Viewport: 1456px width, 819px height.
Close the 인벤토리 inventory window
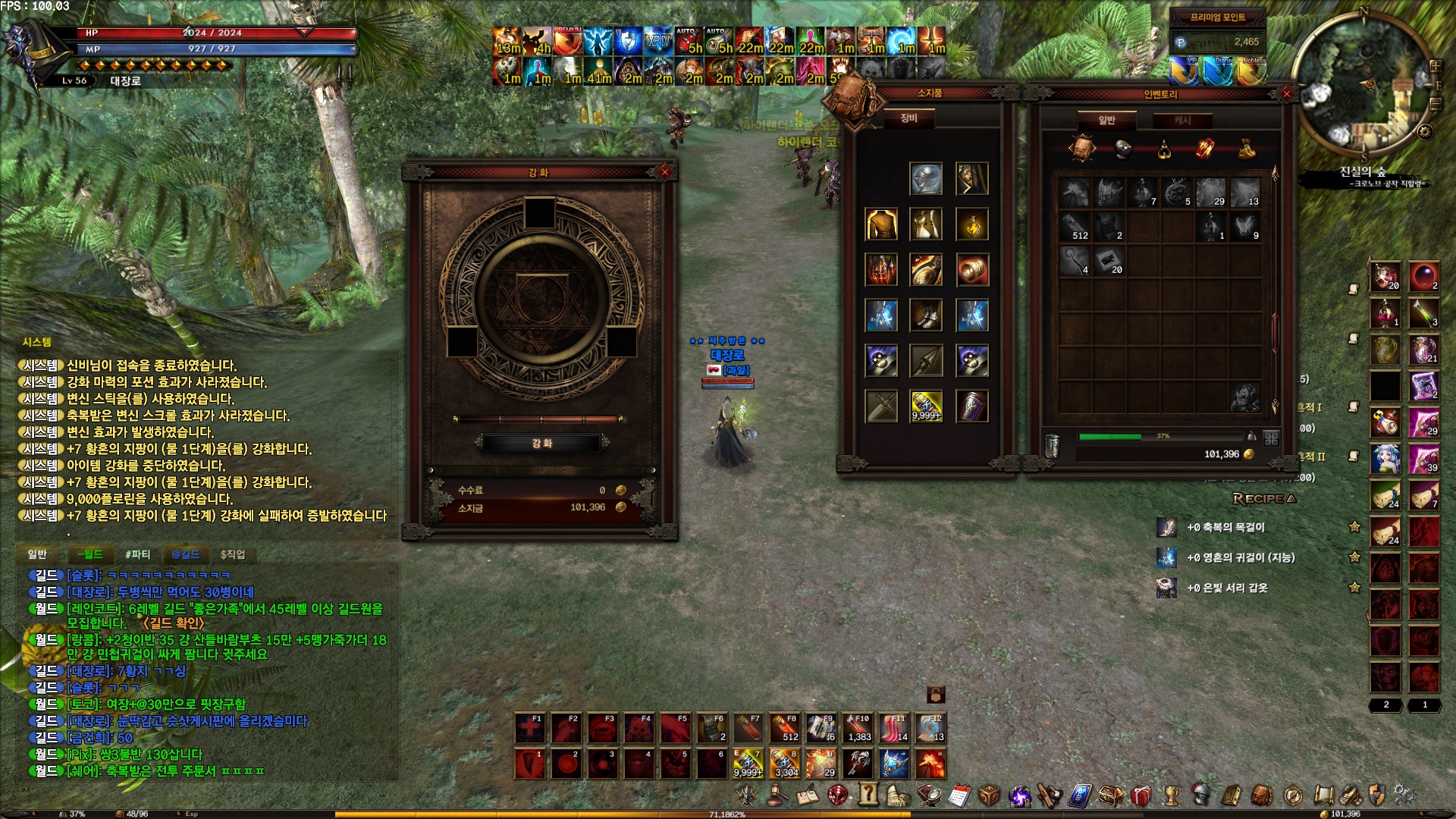[x=1286, y=93]
